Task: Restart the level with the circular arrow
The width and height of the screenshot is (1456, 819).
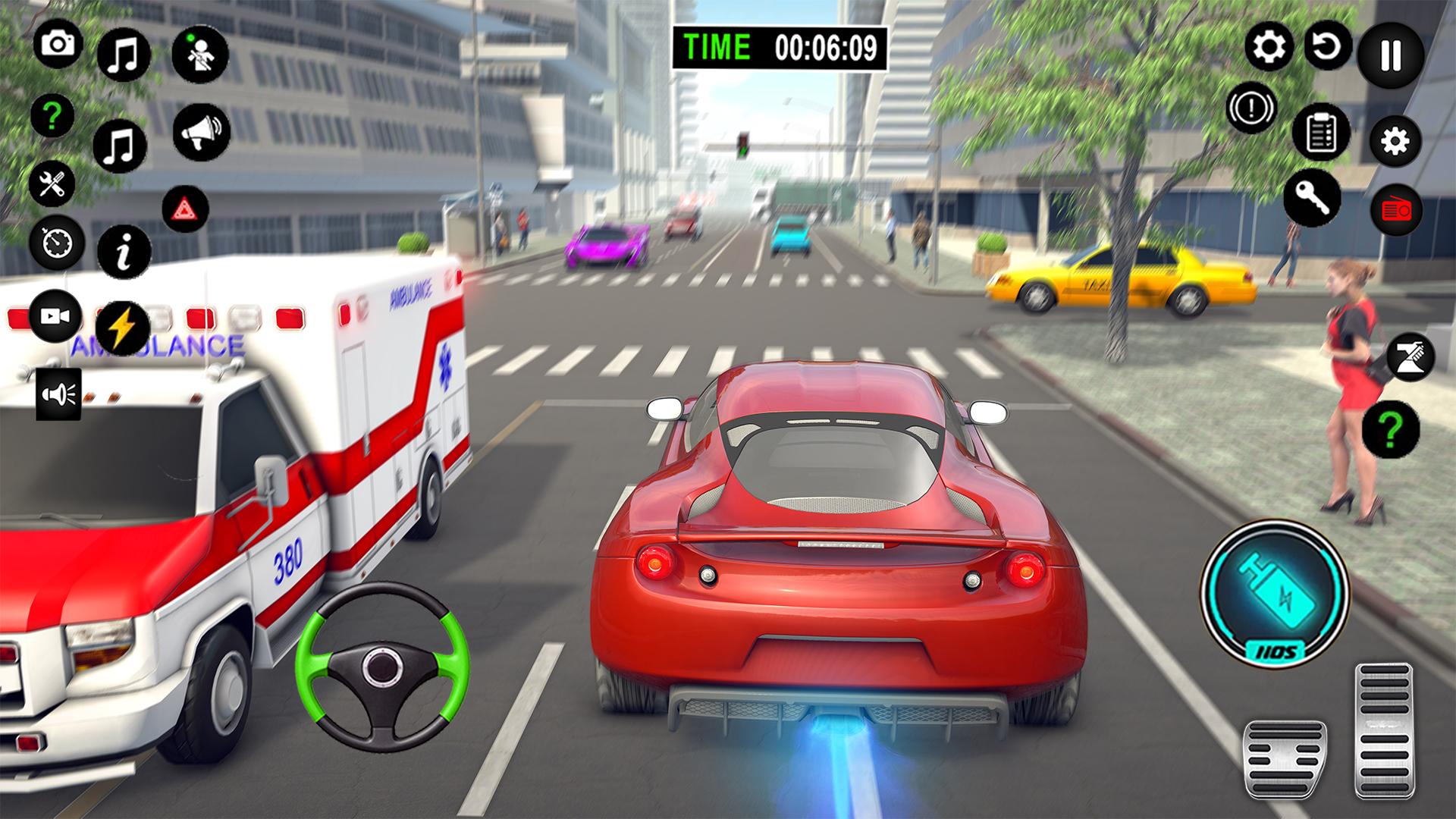Action: point(1328,47)
